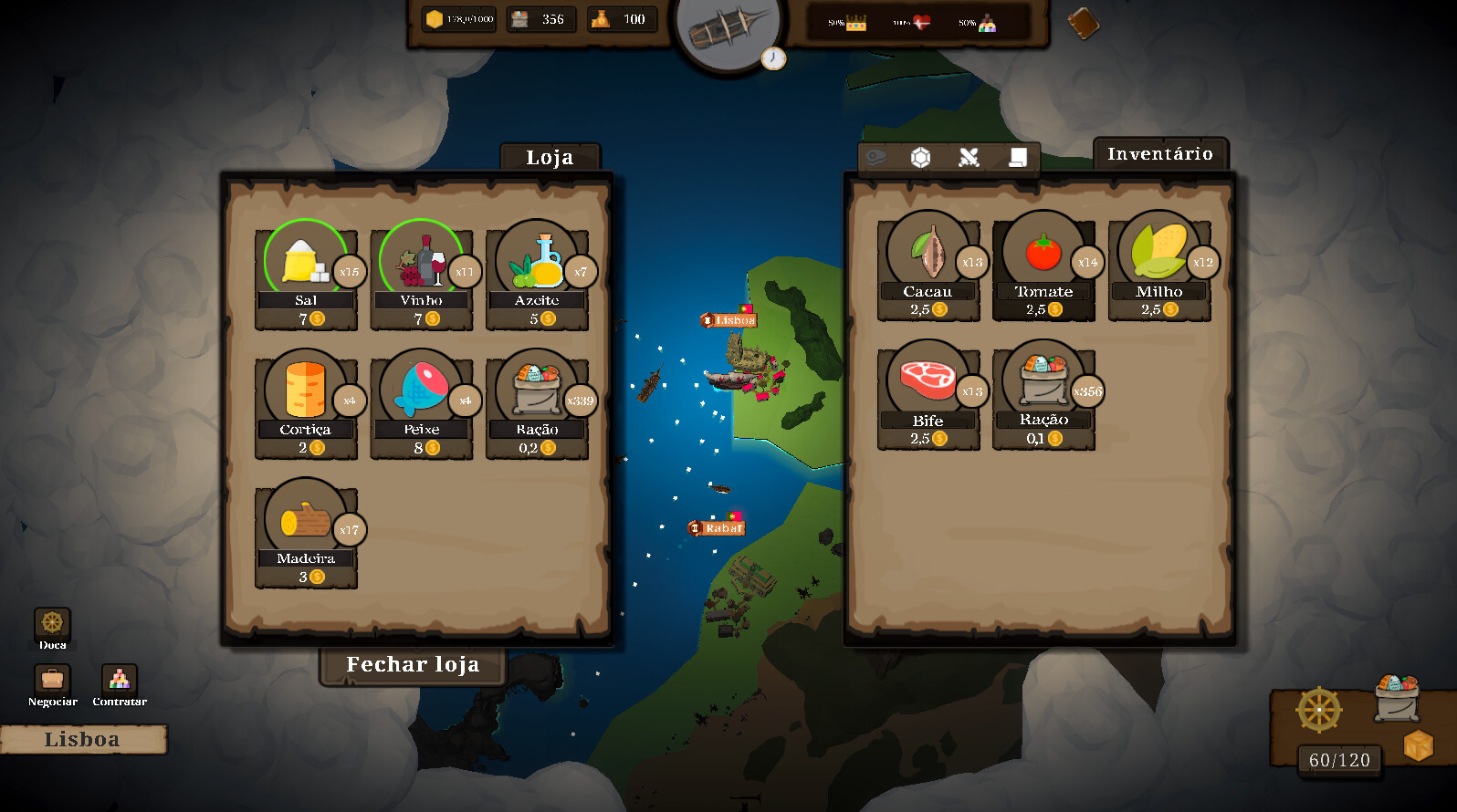
Task: Switch to the crossed swords tab
Action: tap(969, 158)
